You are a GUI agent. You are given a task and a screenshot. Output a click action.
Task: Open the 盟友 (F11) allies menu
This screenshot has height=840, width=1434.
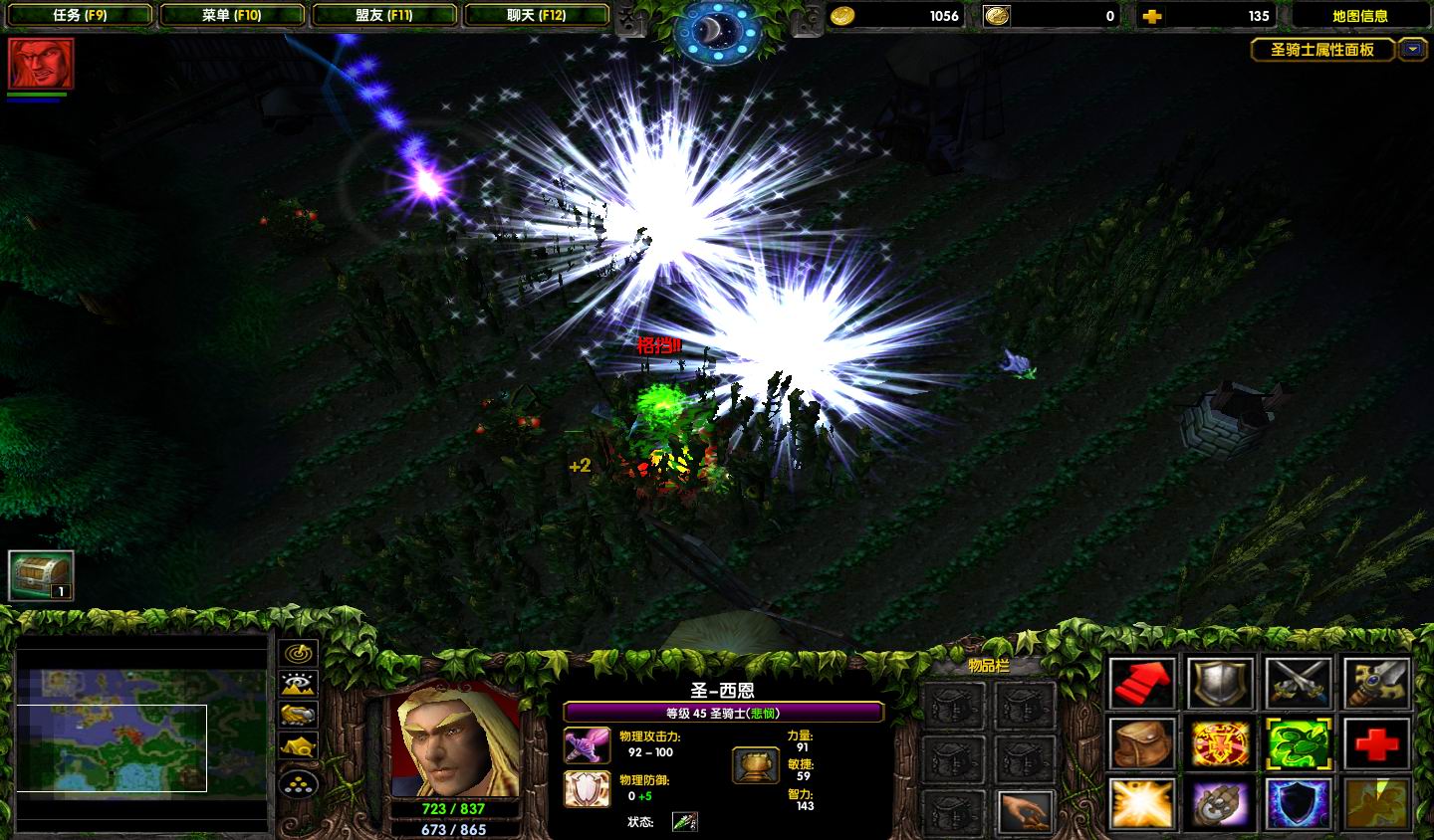click(385, 15)
